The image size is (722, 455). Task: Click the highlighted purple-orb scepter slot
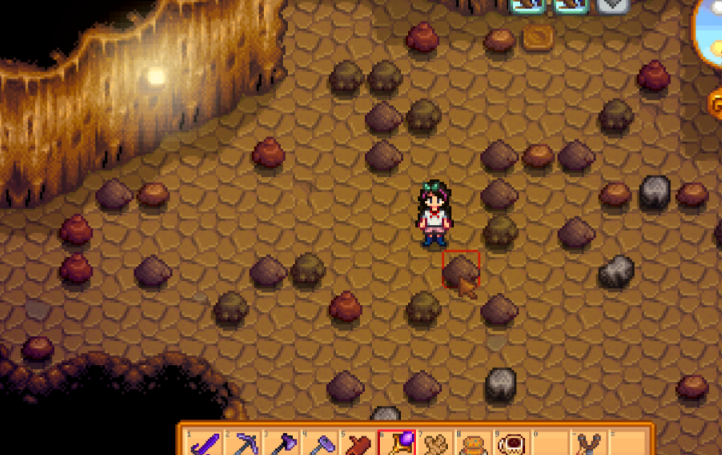pyautogui.click(x=397, y=442)
